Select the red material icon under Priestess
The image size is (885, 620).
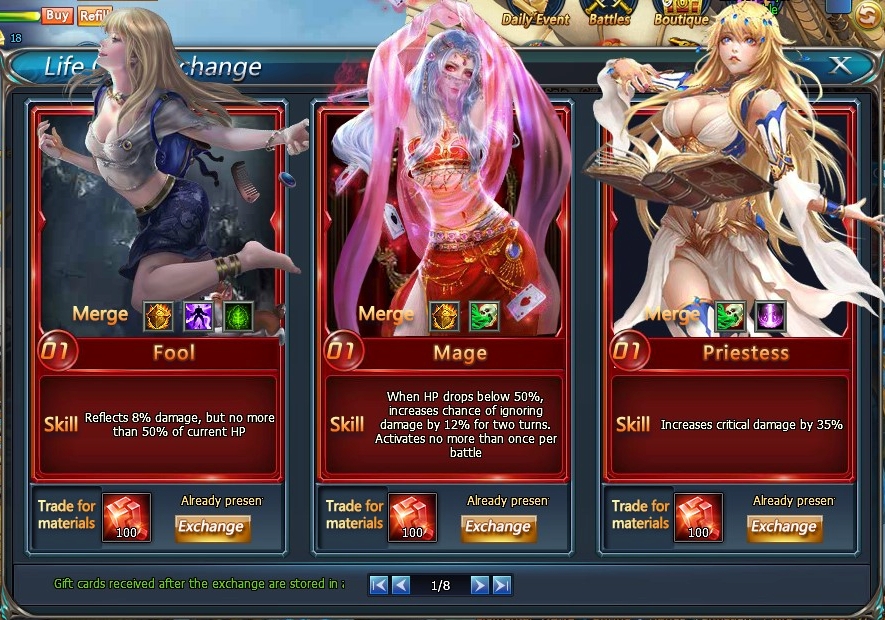[699, 517]
